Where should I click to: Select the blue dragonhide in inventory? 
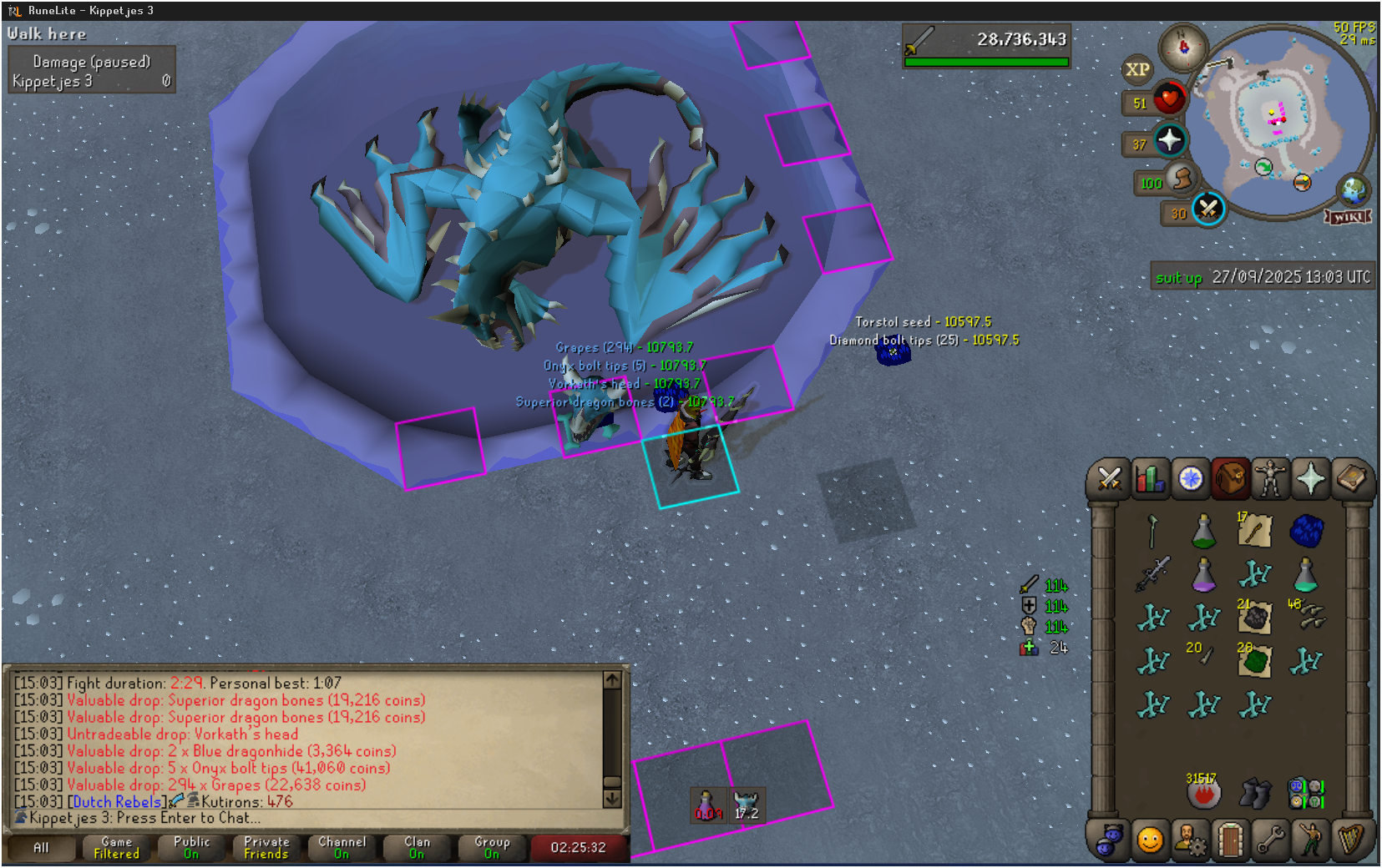1306,530
